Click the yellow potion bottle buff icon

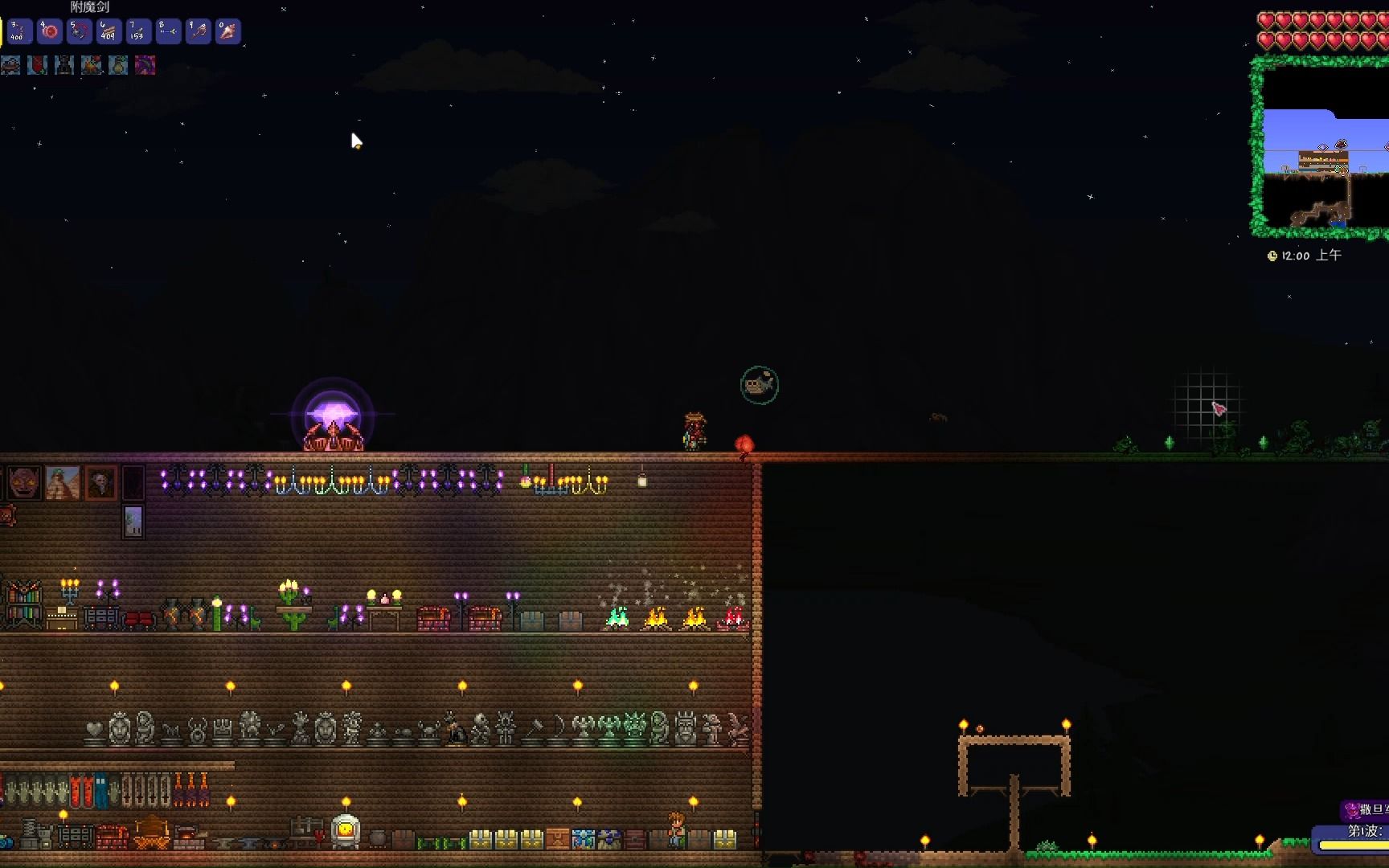point(118,65)
